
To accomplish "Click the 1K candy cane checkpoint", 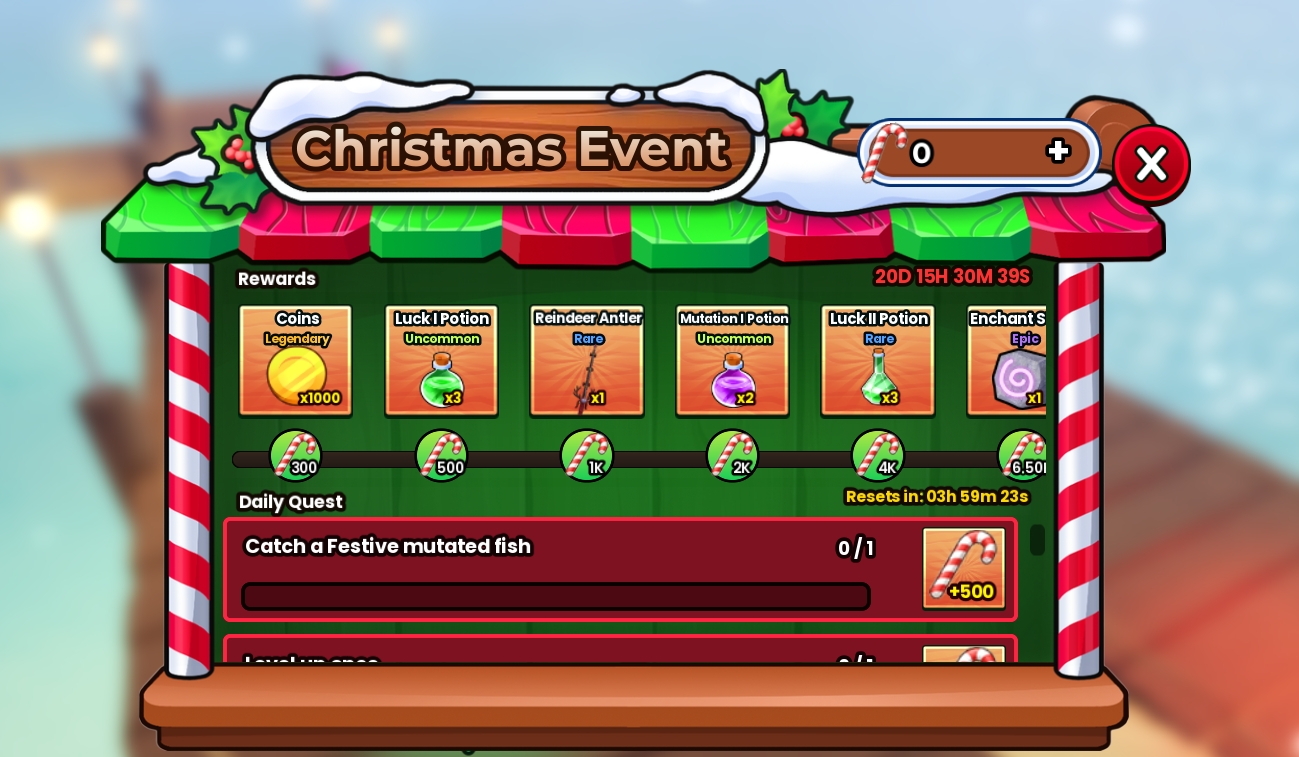I will click(x=587, y=455).
